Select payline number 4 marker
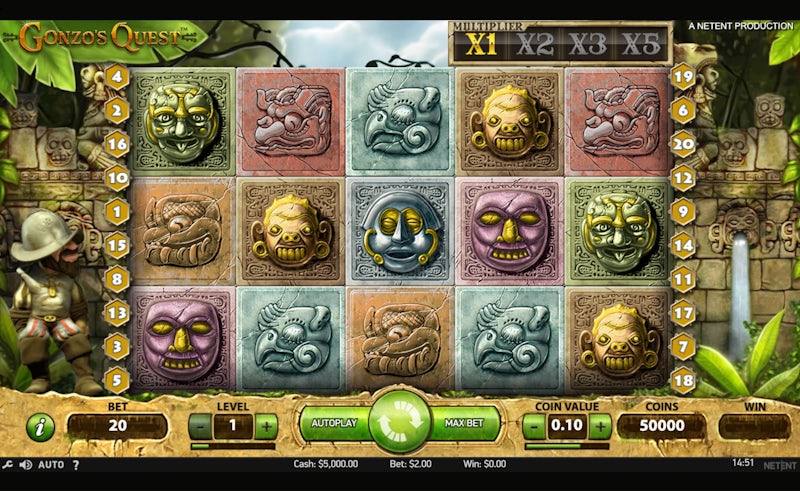This screenshot has width=800, height=491. click(117, 76)
